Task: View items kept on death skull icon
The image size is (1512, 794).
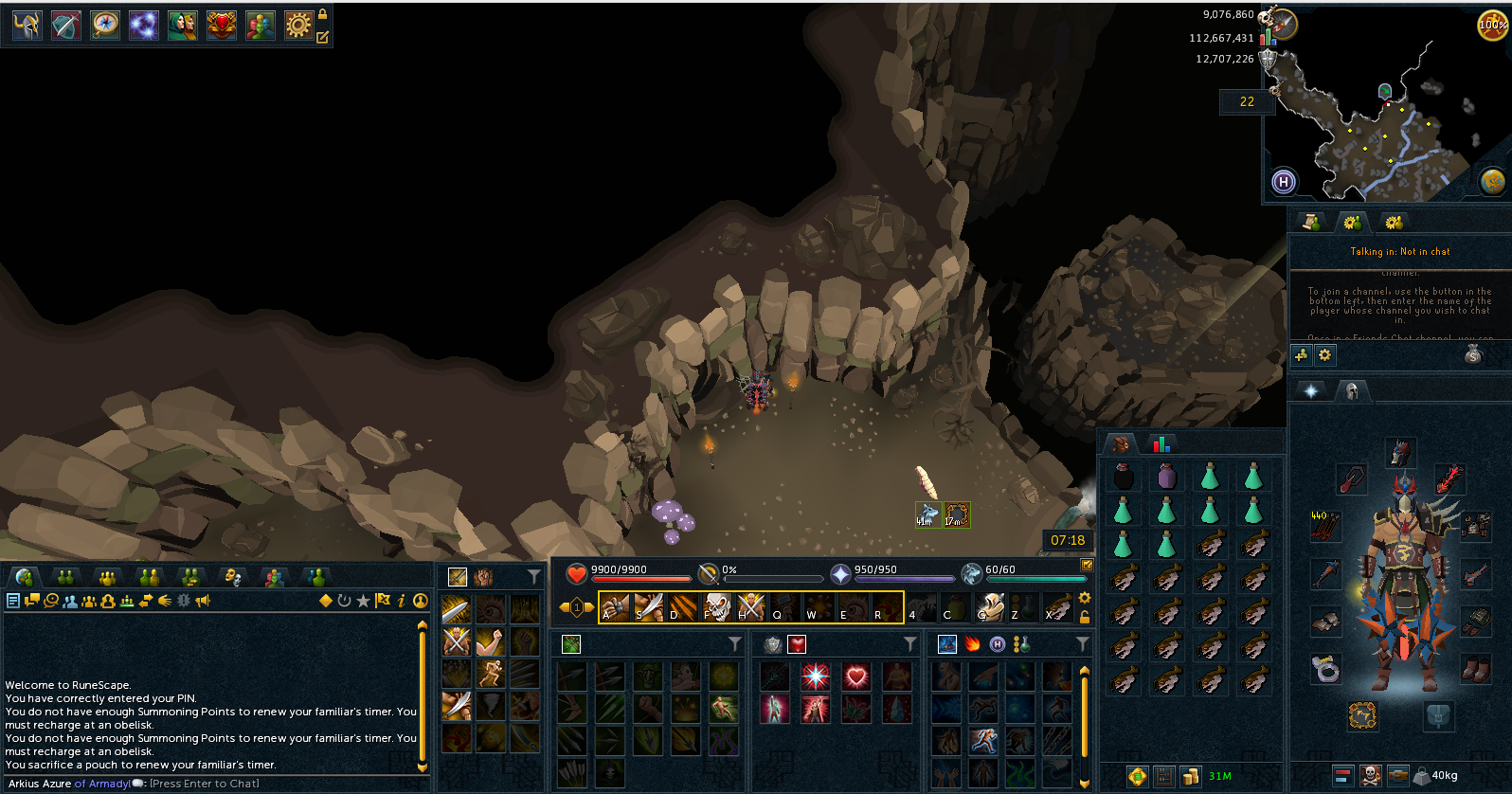Action: tap(1369, 776)
